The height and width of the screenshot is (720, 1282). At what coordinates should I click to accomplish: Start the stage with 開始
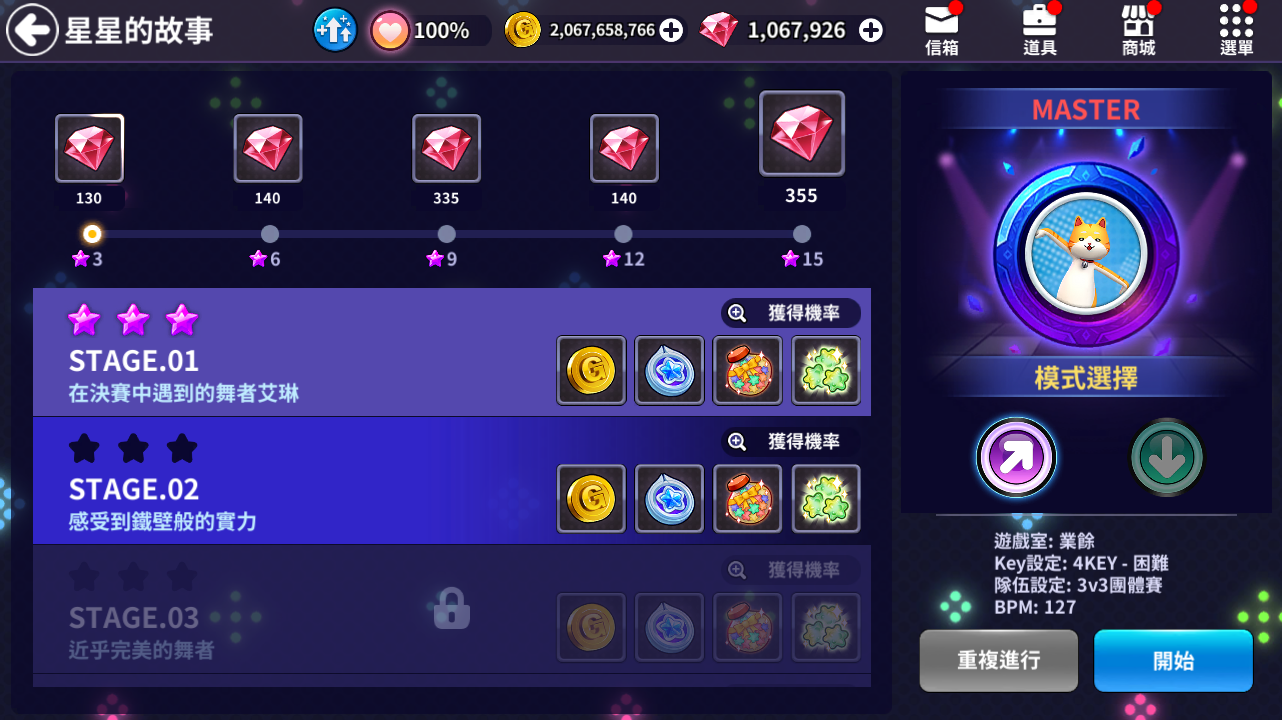pos(1173,661)
